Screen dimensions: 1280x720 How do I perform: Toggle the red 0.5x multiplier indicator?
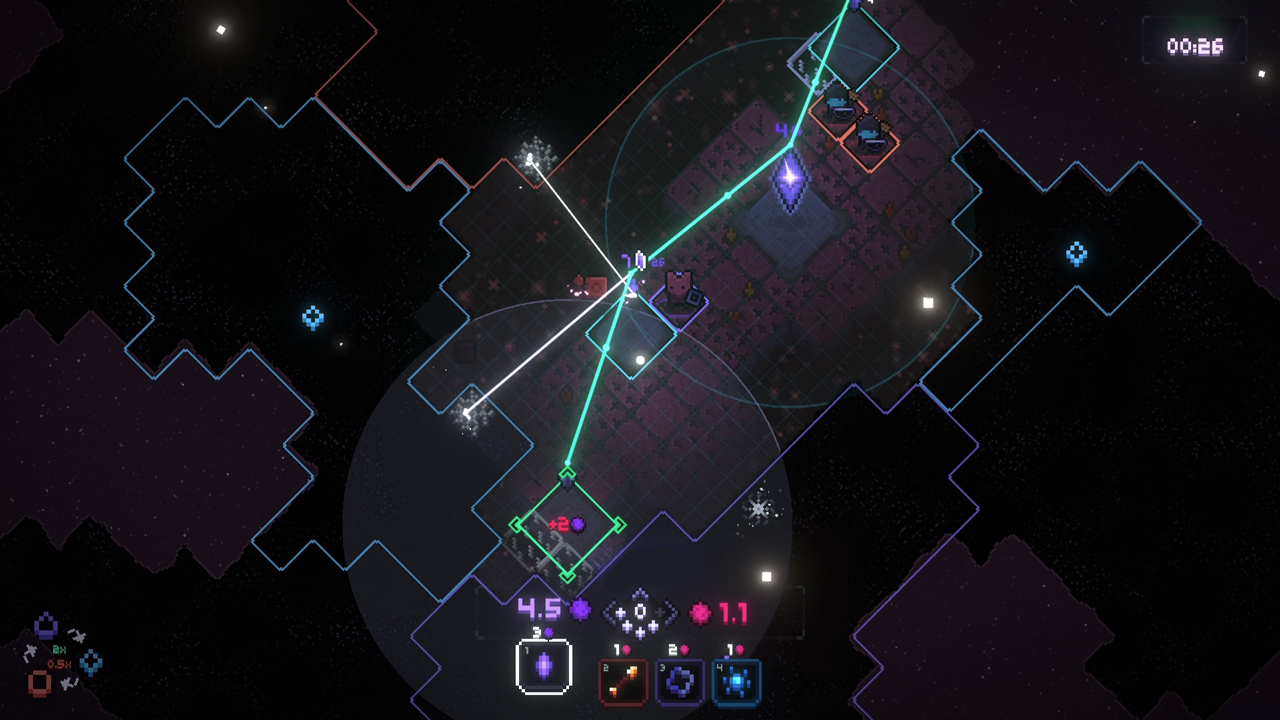point(60,663)
